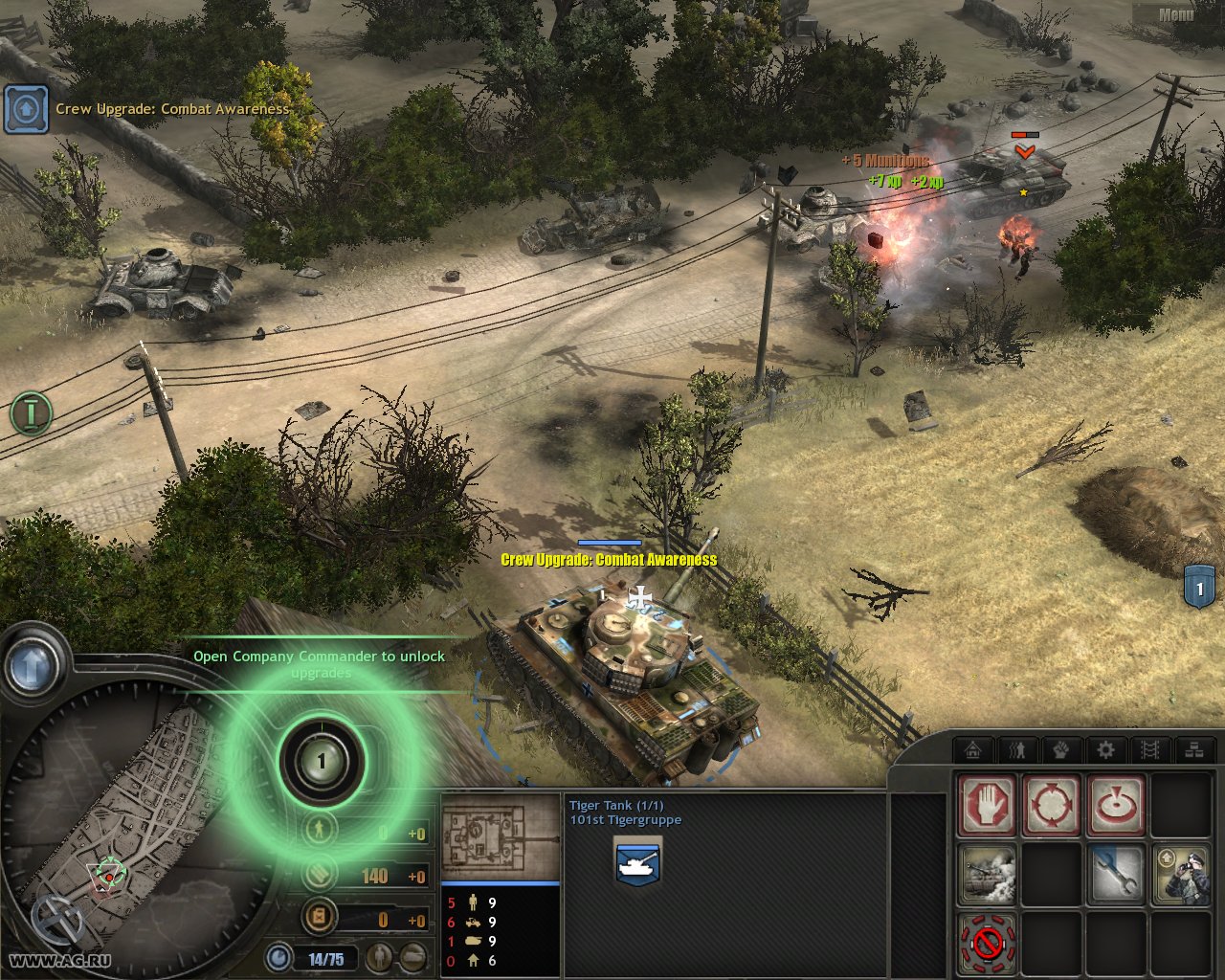1225x980 pixels.
Task: Use the tank smoke ability
Action: (x=987, y=874)
